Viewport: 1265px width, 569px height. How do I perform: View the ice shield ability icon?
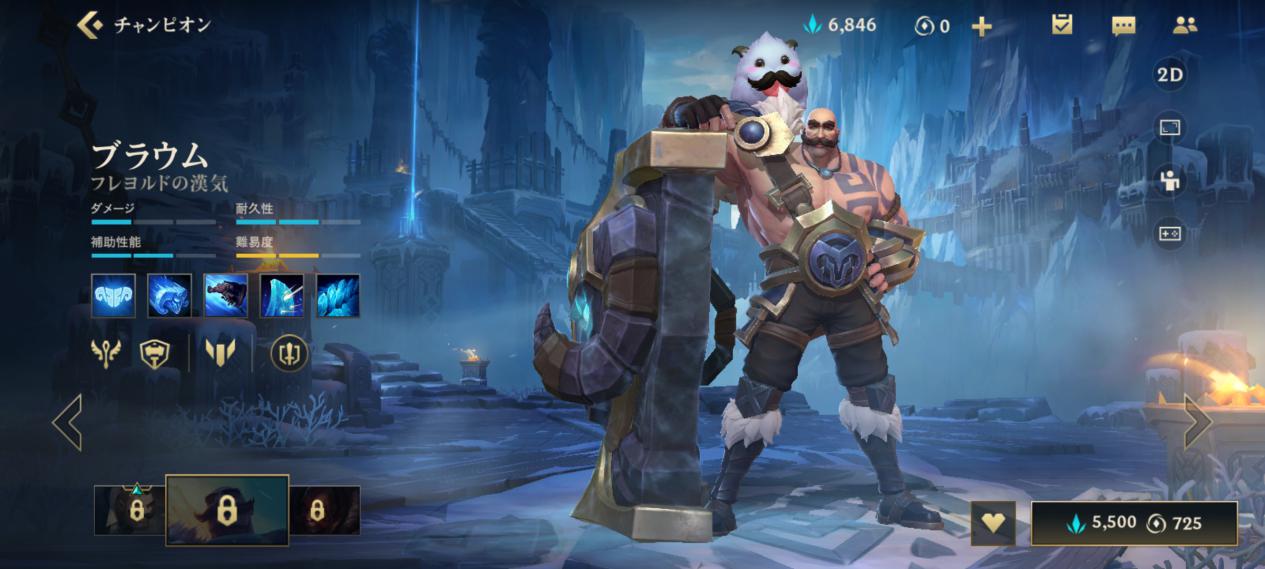(281, 296)
